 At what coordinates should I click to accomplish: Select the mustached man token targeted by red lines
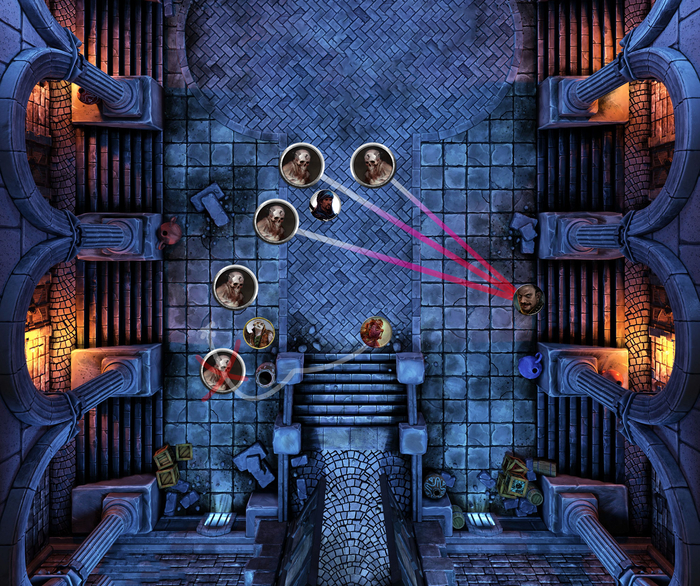point(529,297)
